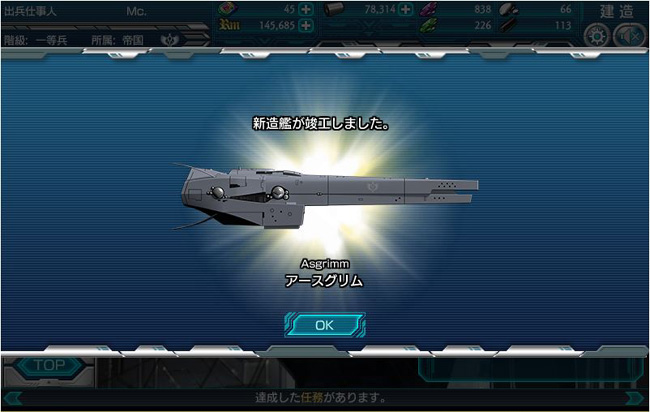650x412 pixels.
Task: Add more Rm currency with plus button
Action: click(305, 26)
